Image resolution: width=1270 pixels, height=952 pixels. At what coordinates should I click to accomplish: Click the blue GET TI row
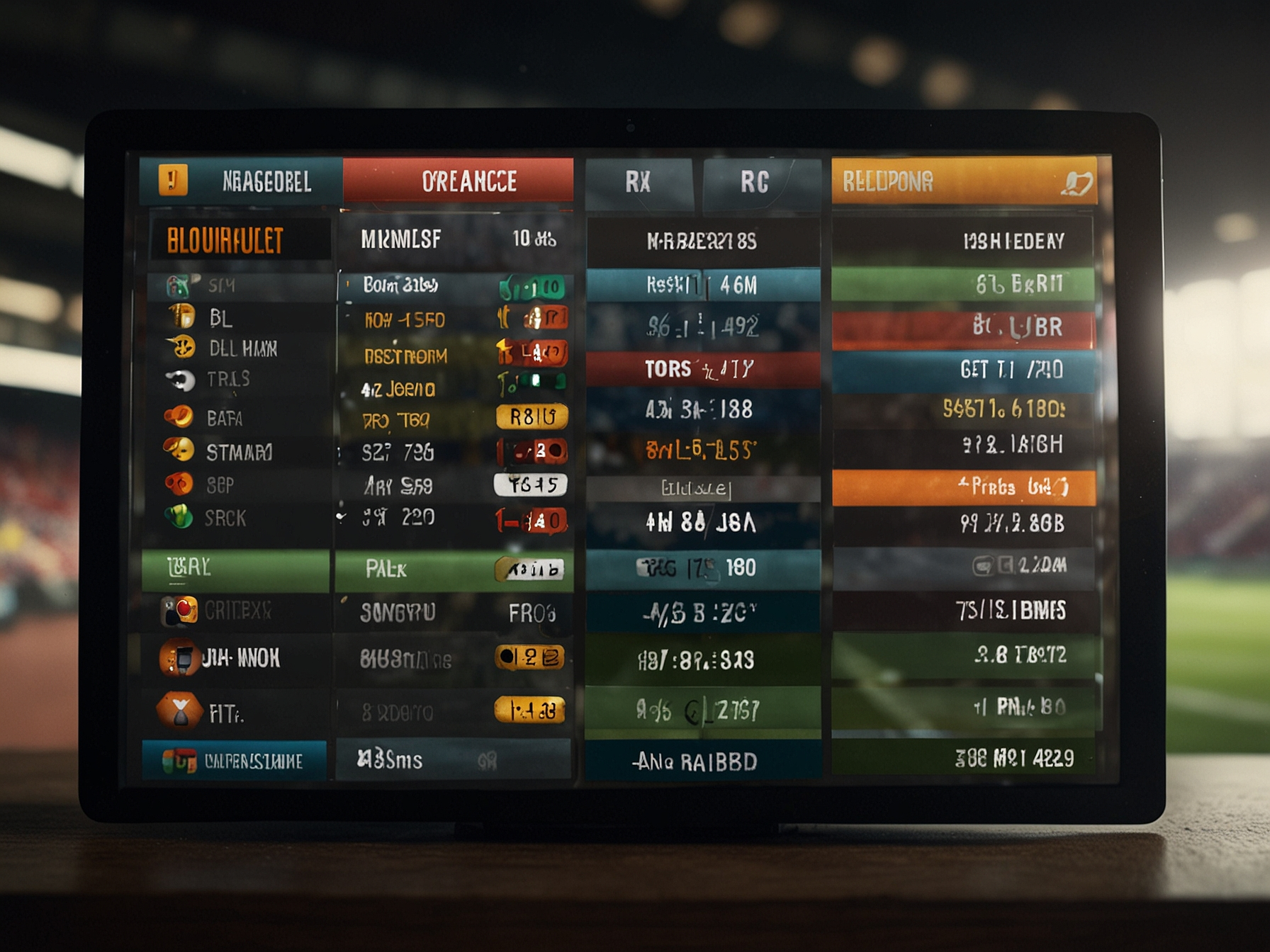[x=964, y=370]
